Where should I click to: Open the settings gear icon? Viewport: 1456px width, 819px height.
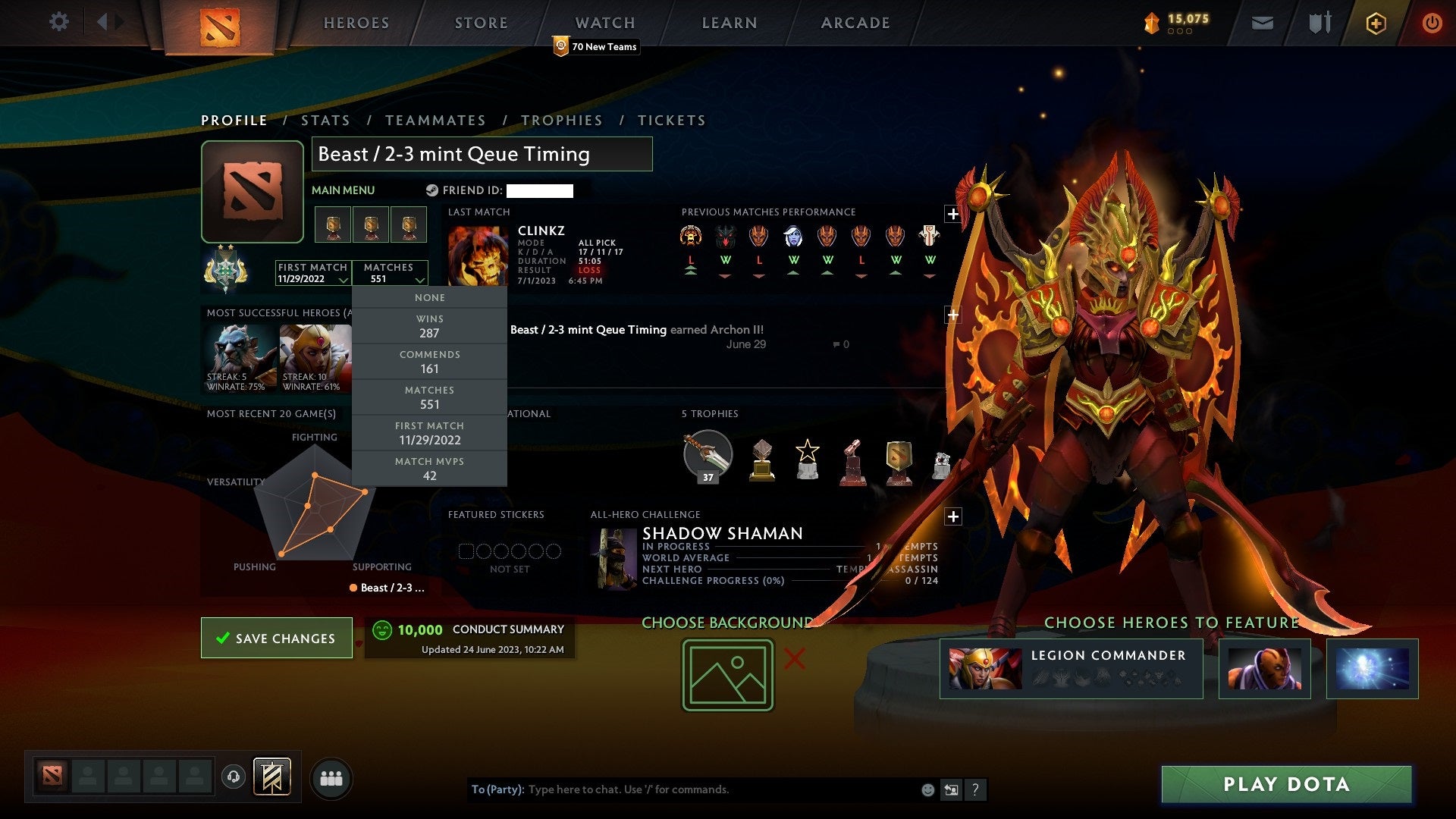click(59, 23)
